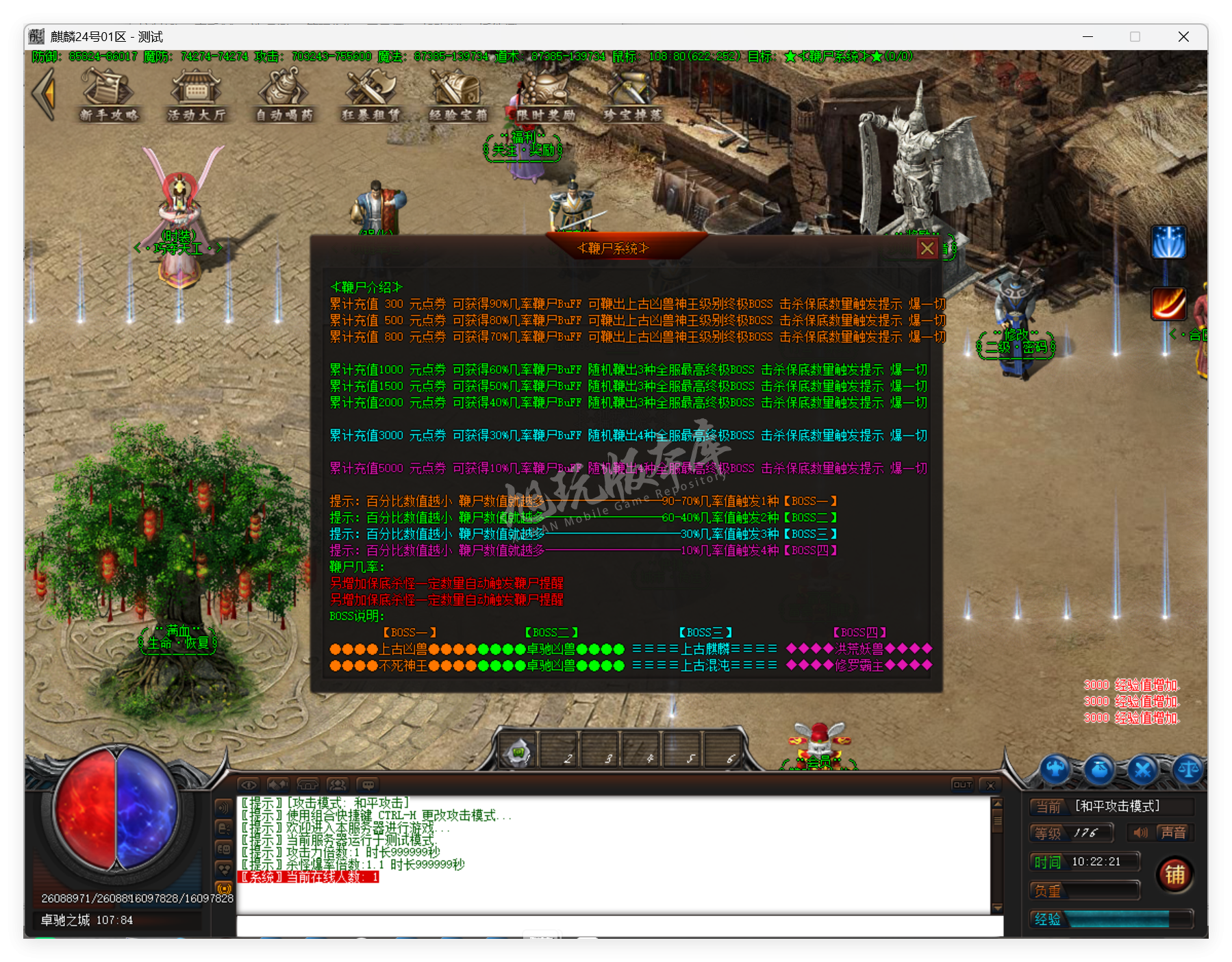This screenshot has height=962, width=1232.
Task: Open the 铺 personal shop button
Action: 1175,874
